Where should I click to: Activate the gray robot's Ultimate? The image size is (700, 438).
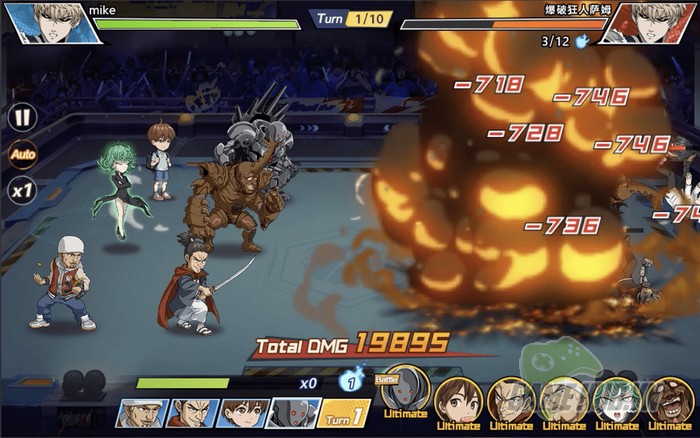point(405,394)
